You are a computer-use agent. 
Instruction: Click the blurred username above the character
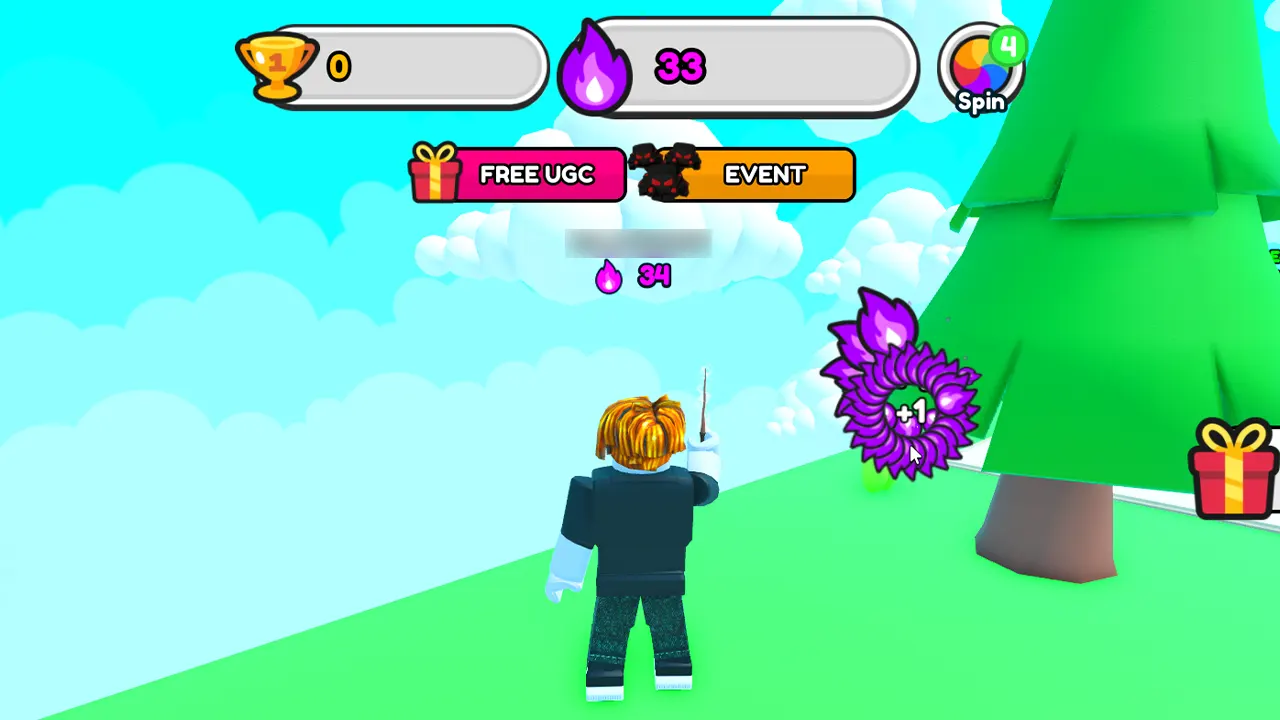(638, 244)
